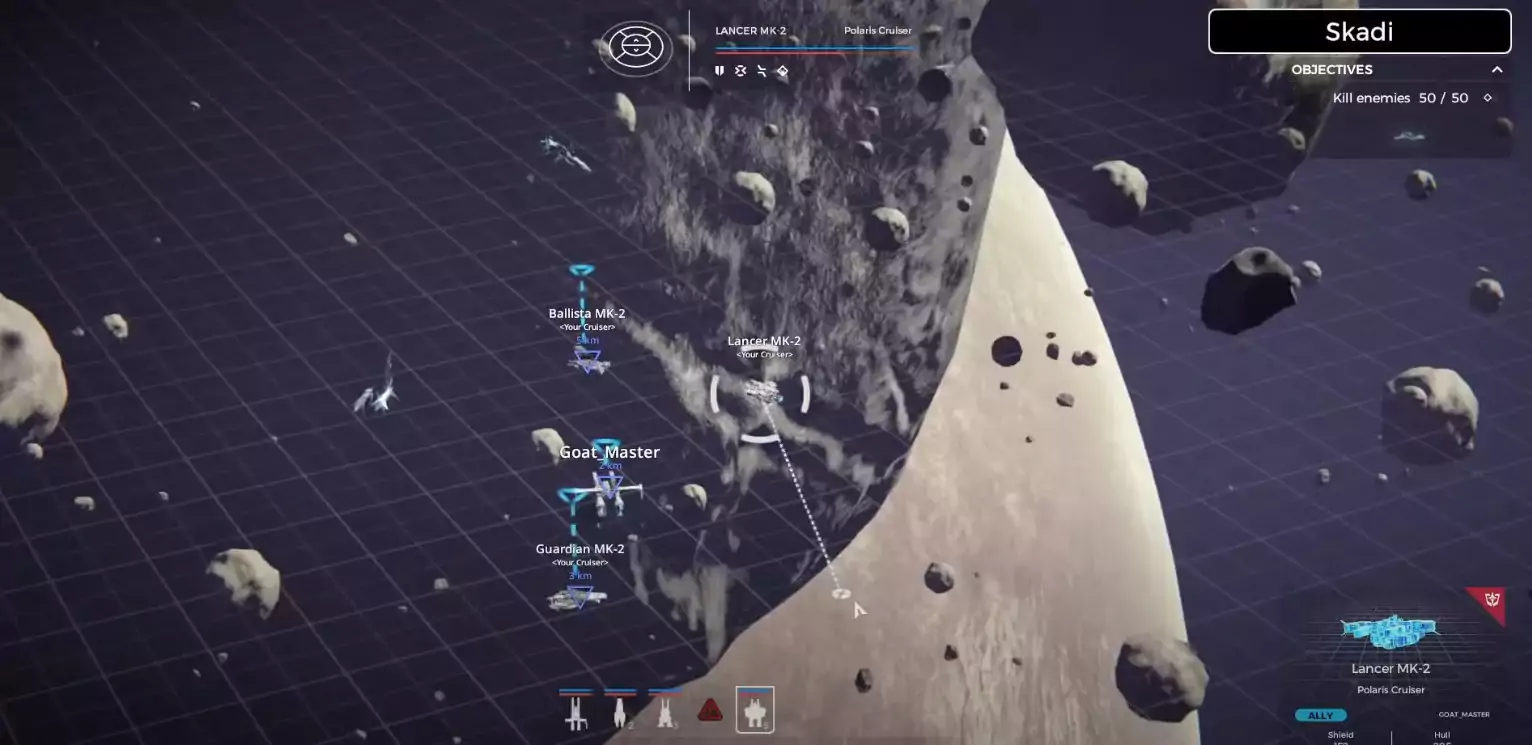
Task: Click the Skadi location title box
Action: 1359,32
